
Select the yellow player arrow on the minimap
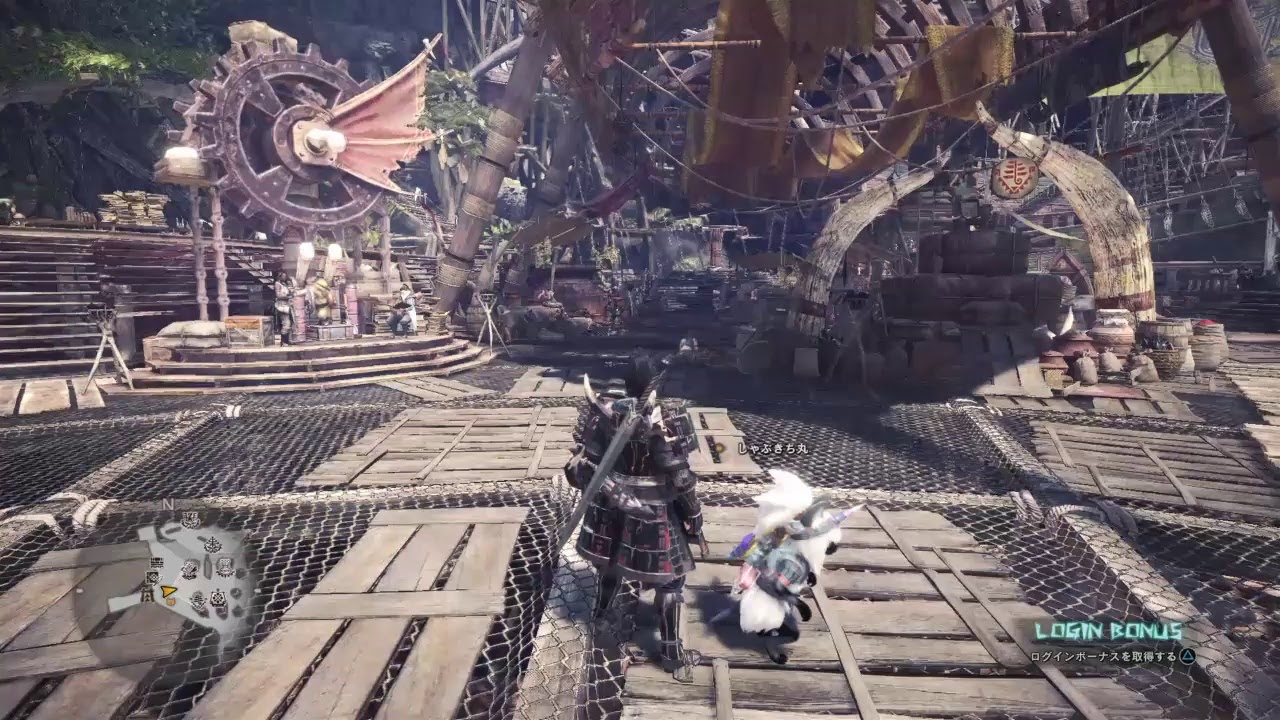pyautogui.click(x=167, y=591)
